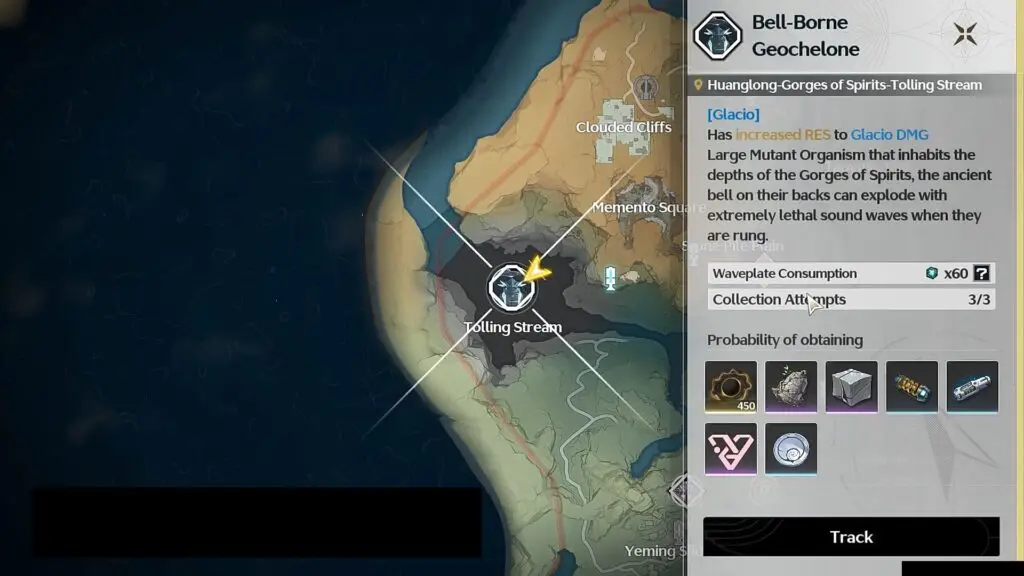Close the boss details panel
Viewport: 1024px width, 576px height.
(965, 35)
